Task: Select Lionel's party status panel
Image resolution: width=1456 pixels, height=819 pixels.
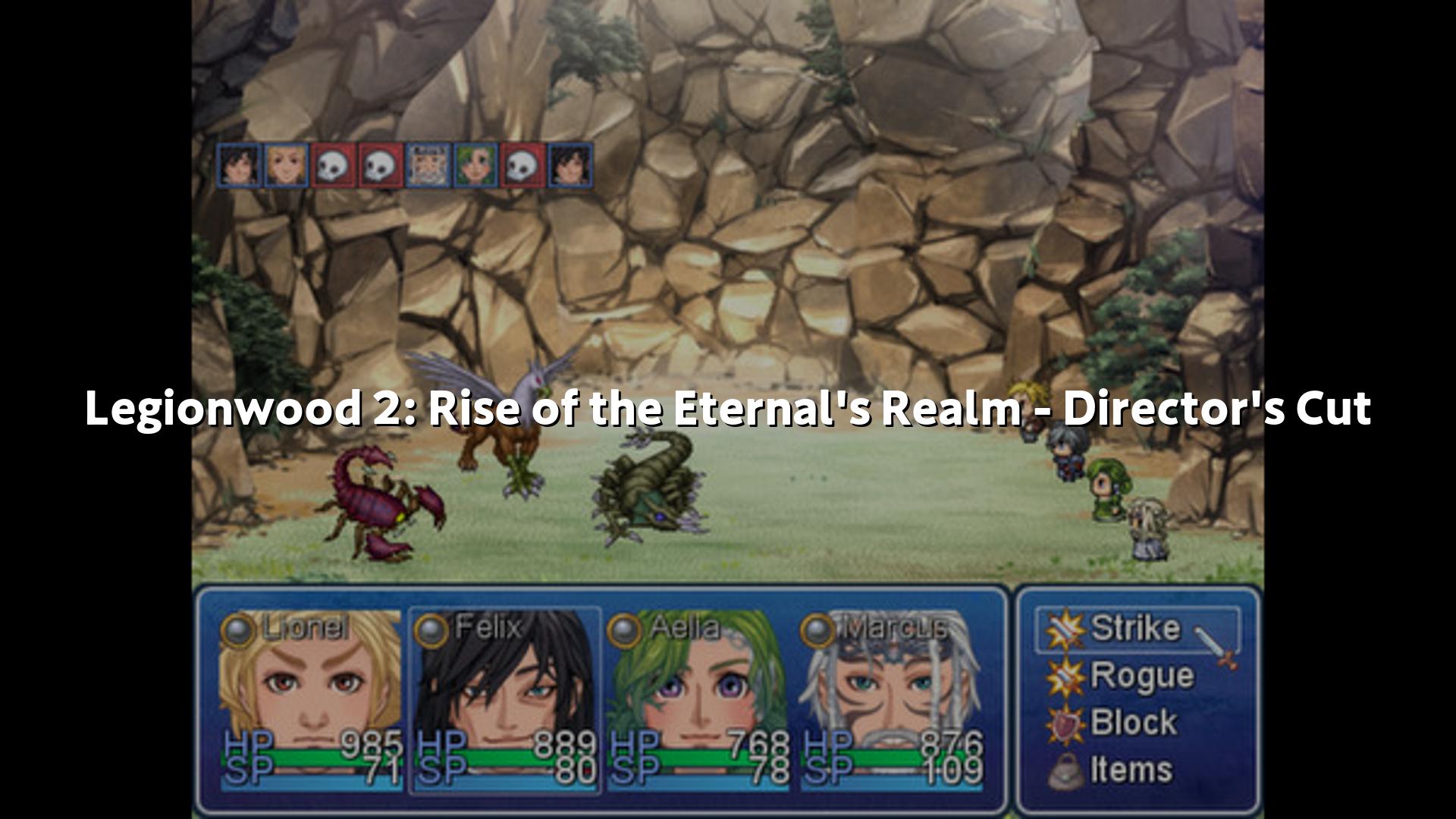Action: pos(311,701)
